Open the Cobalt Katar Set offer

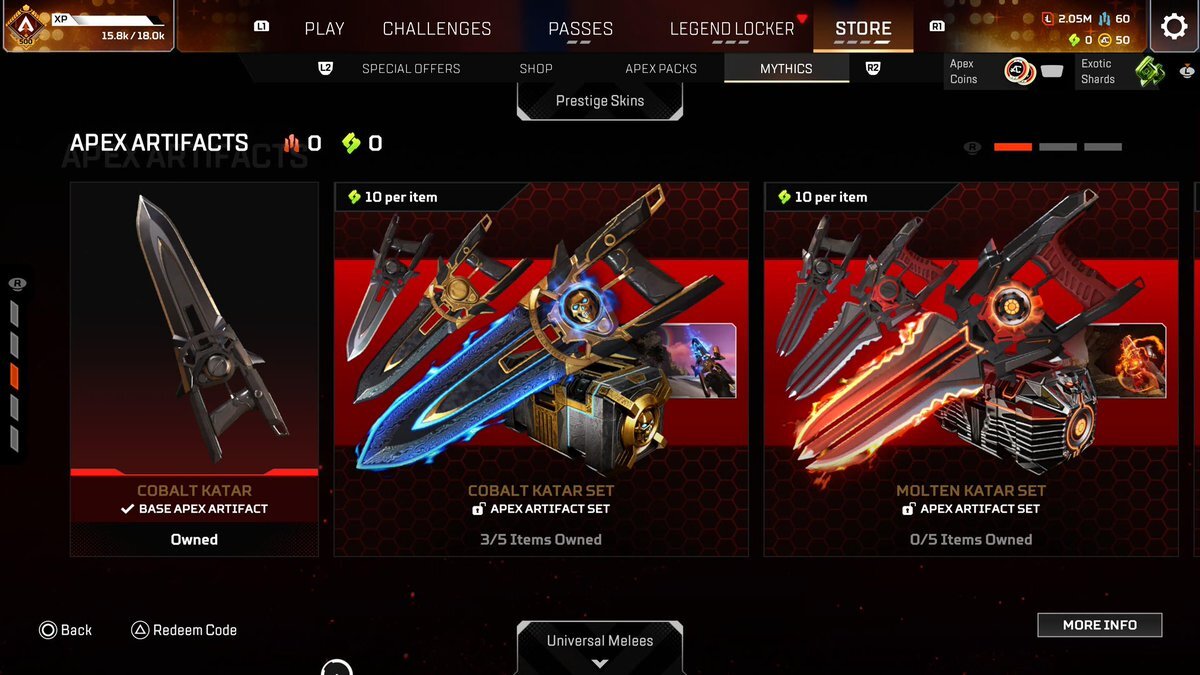pos(541,368)
